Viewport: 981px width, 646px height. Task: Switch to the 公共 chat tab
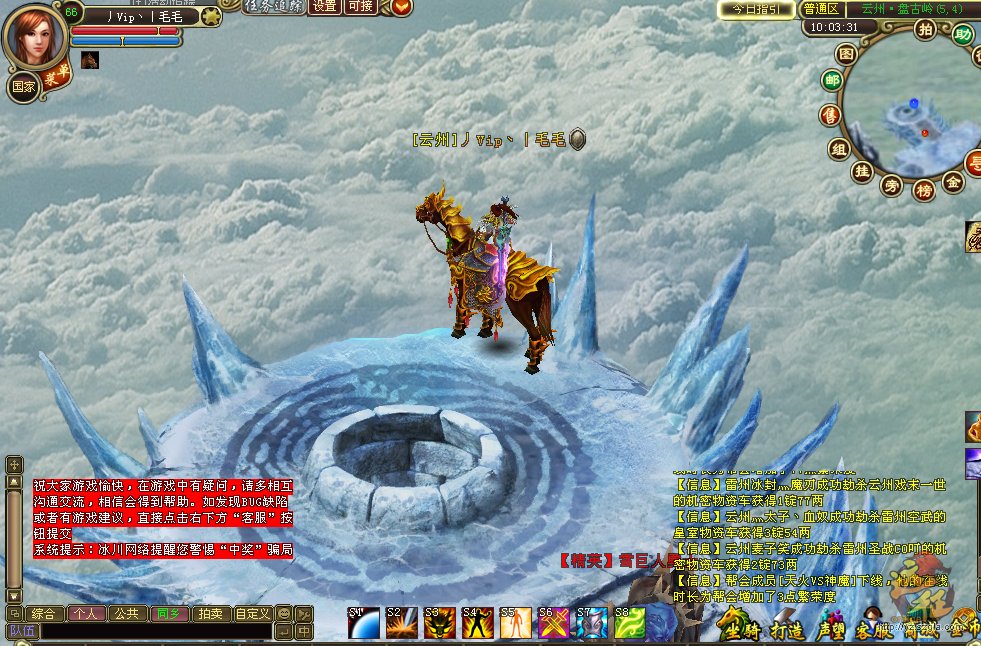tap(124, 614)
